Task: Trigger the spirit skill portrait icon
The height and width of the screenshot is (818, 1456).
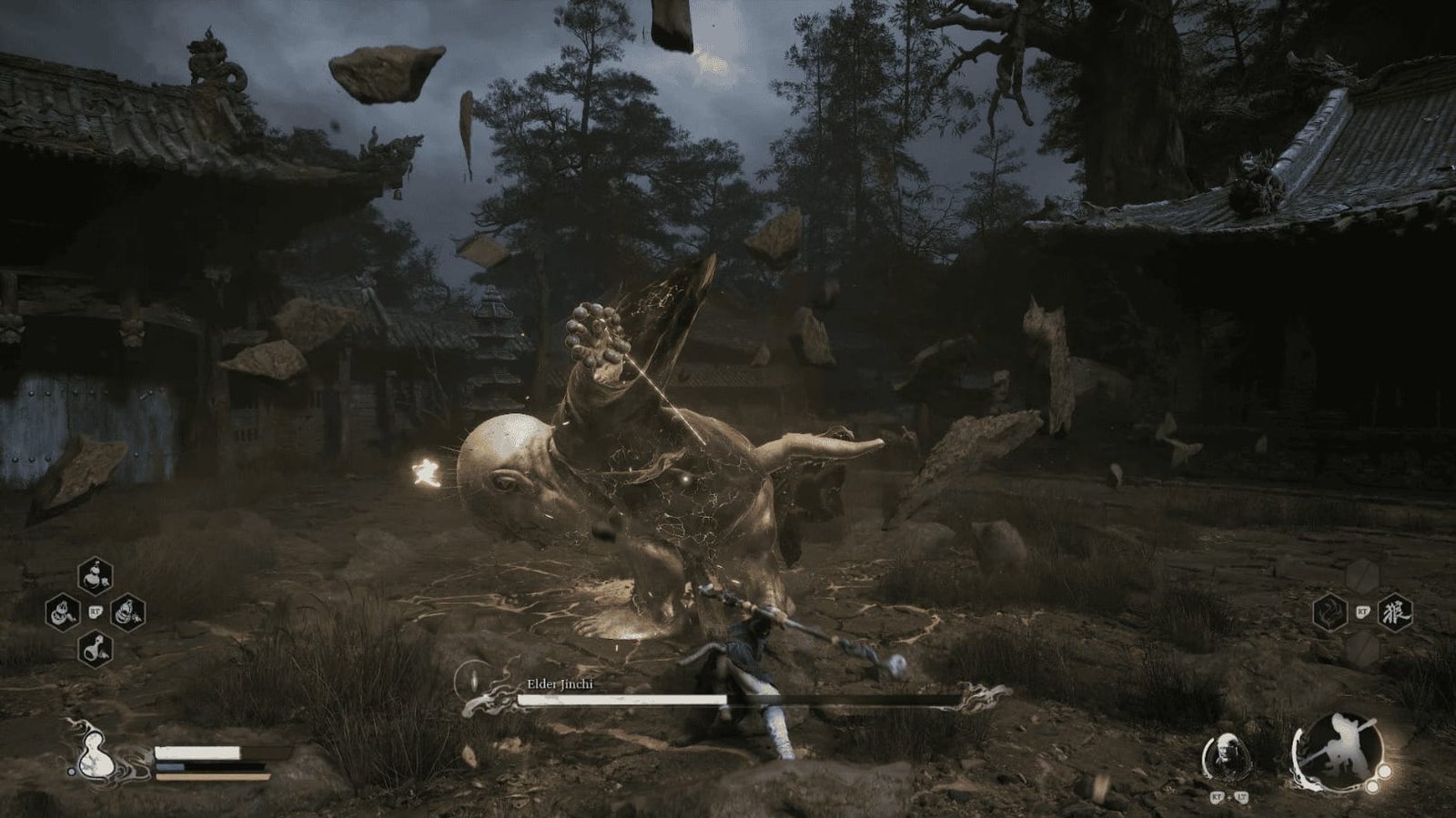Action: point(1226,753)
